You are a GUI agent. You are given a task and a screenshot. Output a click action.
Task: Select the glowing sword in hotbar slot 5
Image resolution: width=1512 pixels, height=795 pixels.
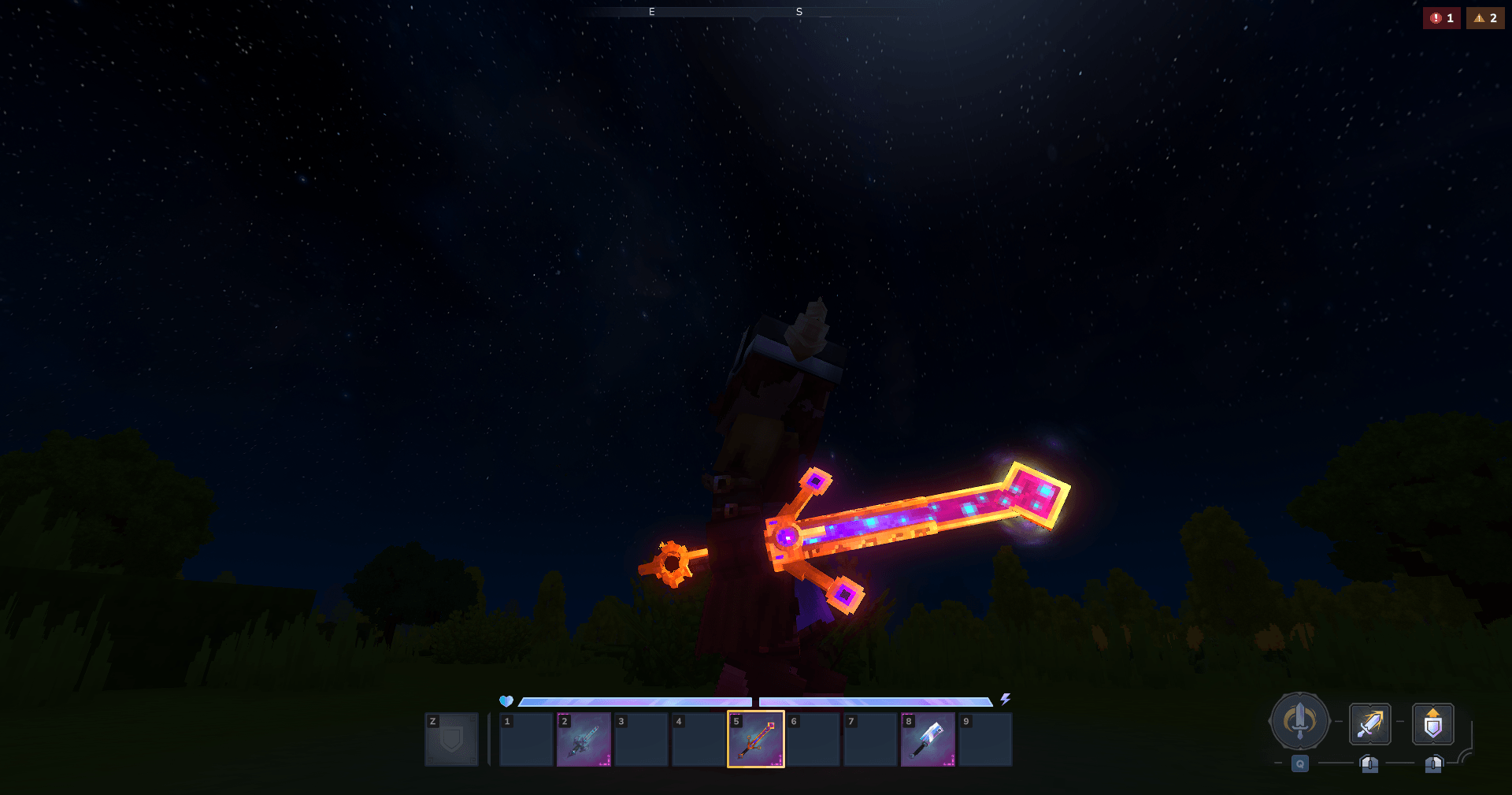coord(755,739)
